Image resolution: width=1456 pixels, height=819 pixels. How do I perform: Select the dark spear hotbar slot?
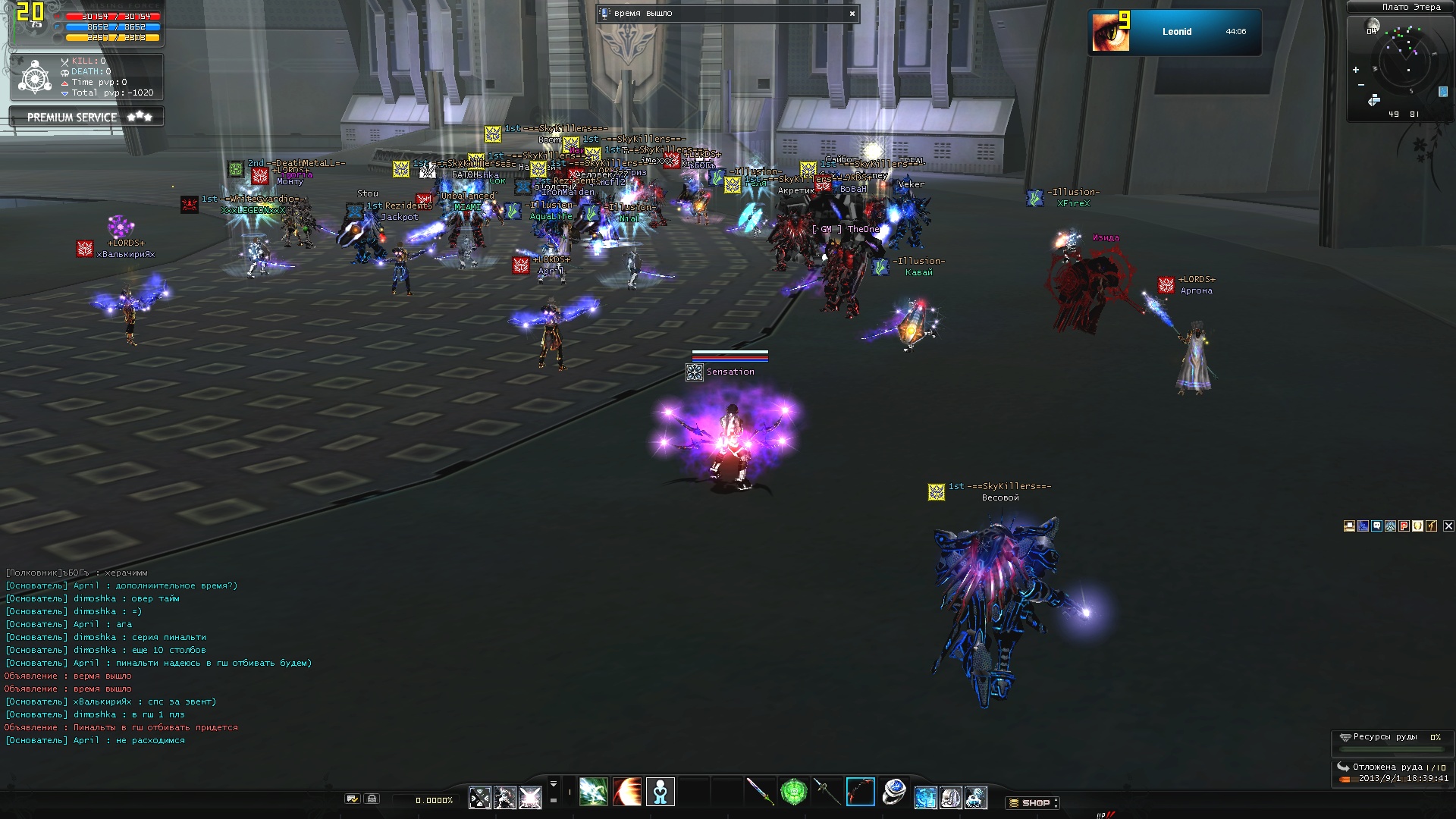point(827,792)
